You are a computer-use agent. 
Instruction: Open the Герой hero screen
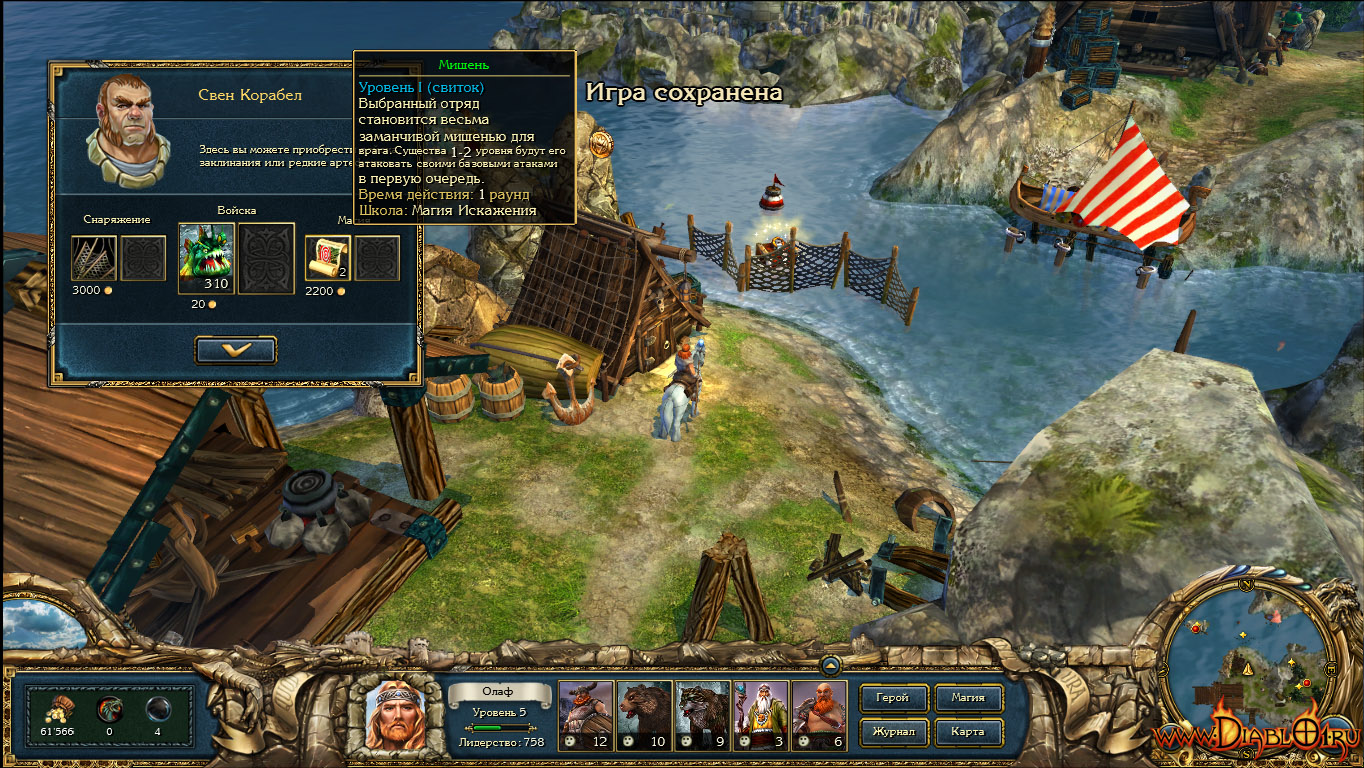tap(892, 698)
